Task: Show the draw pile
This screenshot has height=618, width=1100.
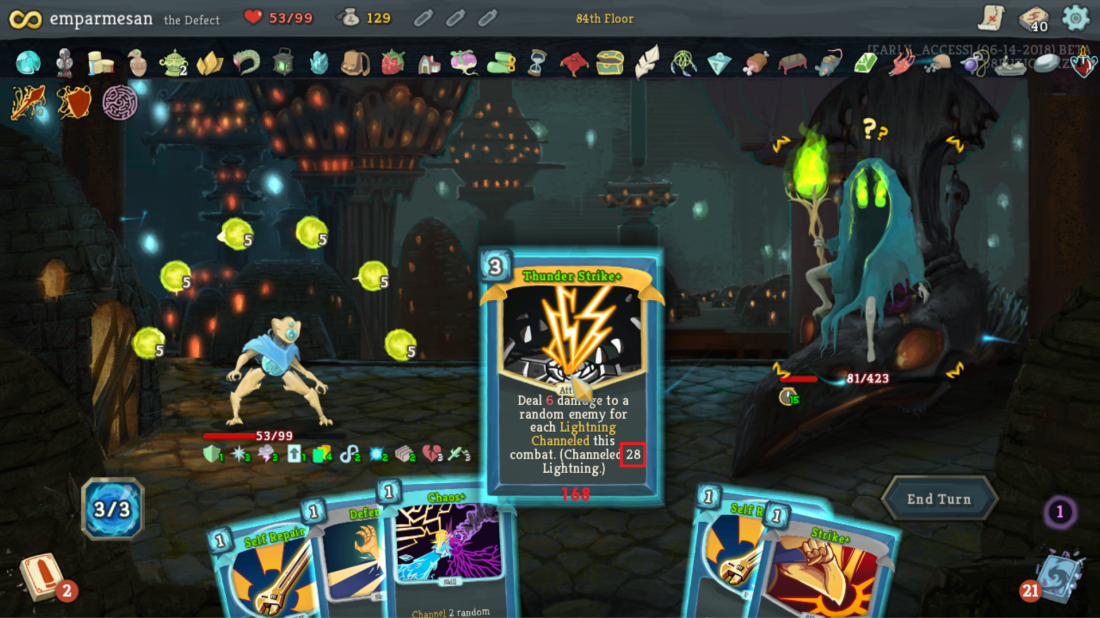Action: point(42,578)
